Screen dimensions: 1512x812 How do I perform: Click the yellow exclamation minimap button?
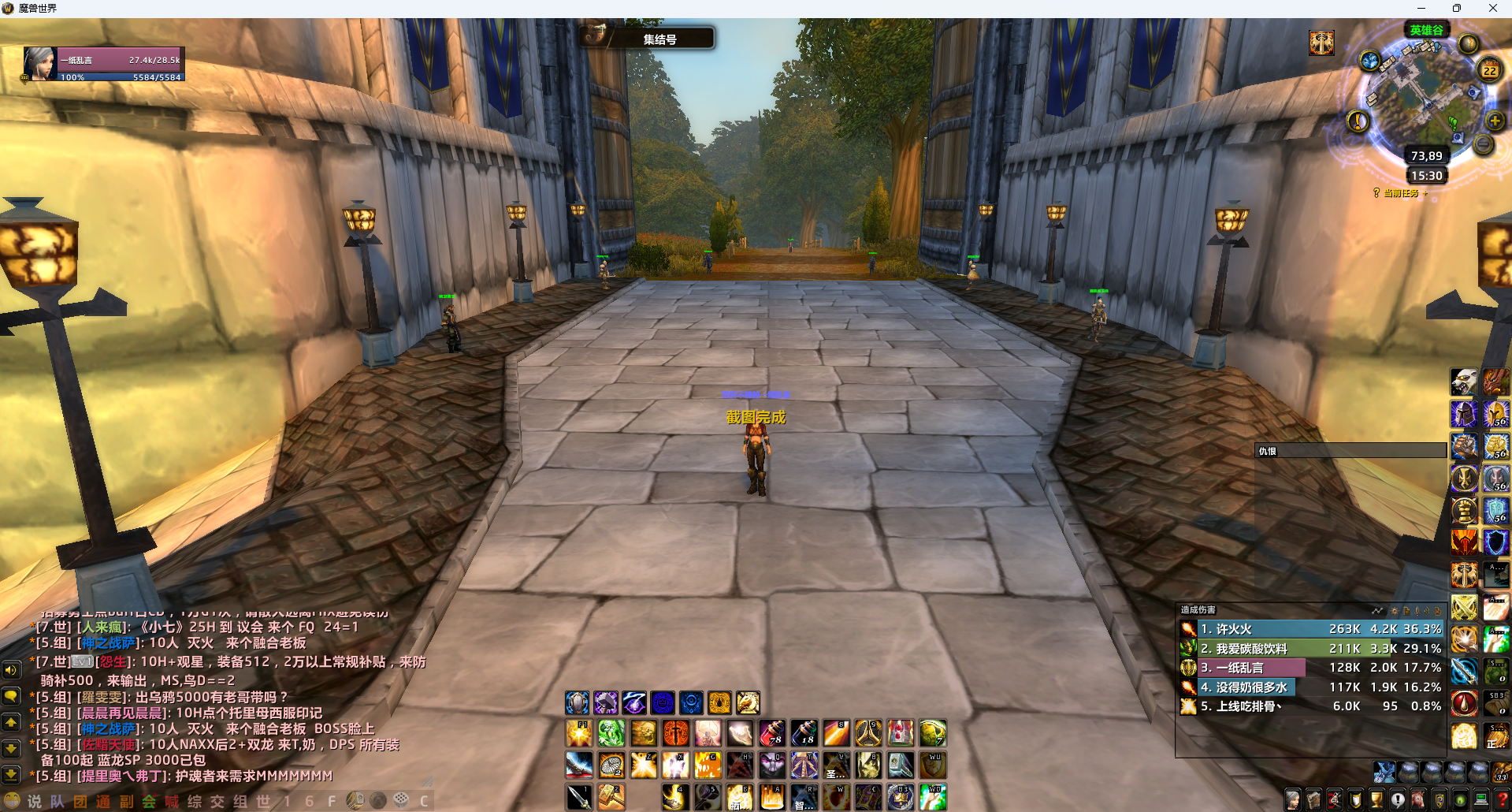[1358, 121]
